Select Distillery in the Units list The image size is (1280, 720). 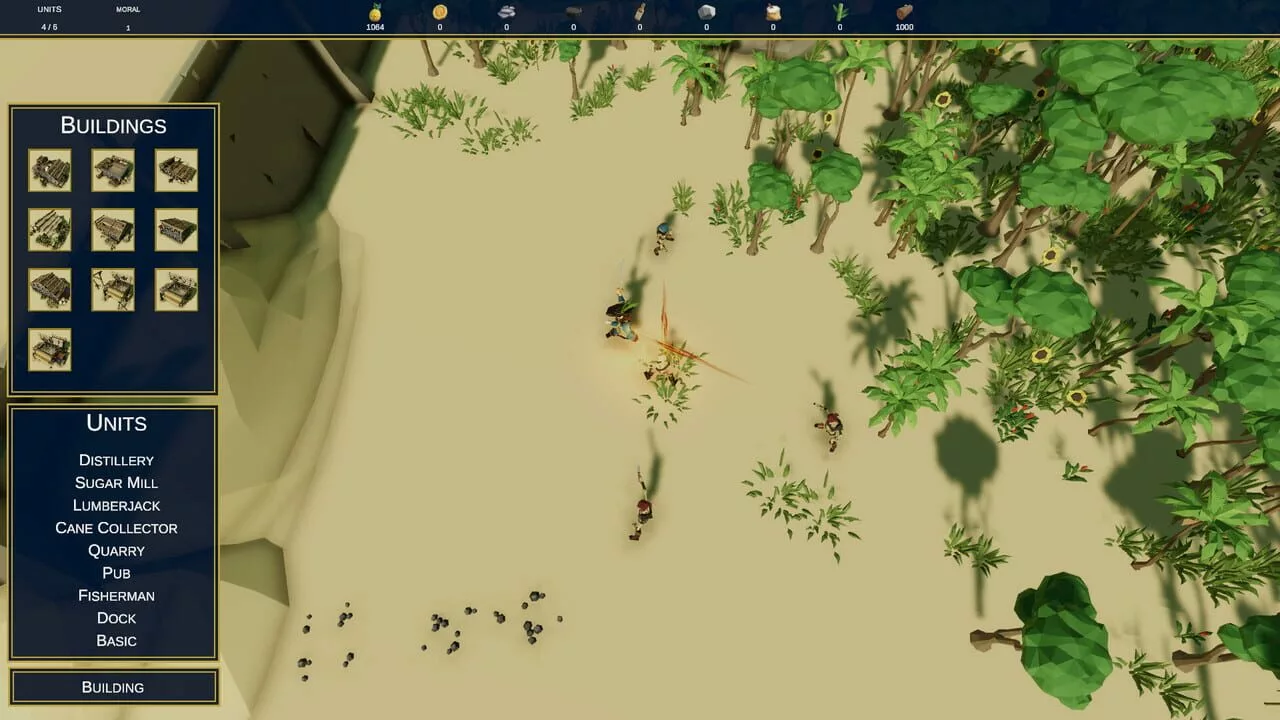[116, 460]
